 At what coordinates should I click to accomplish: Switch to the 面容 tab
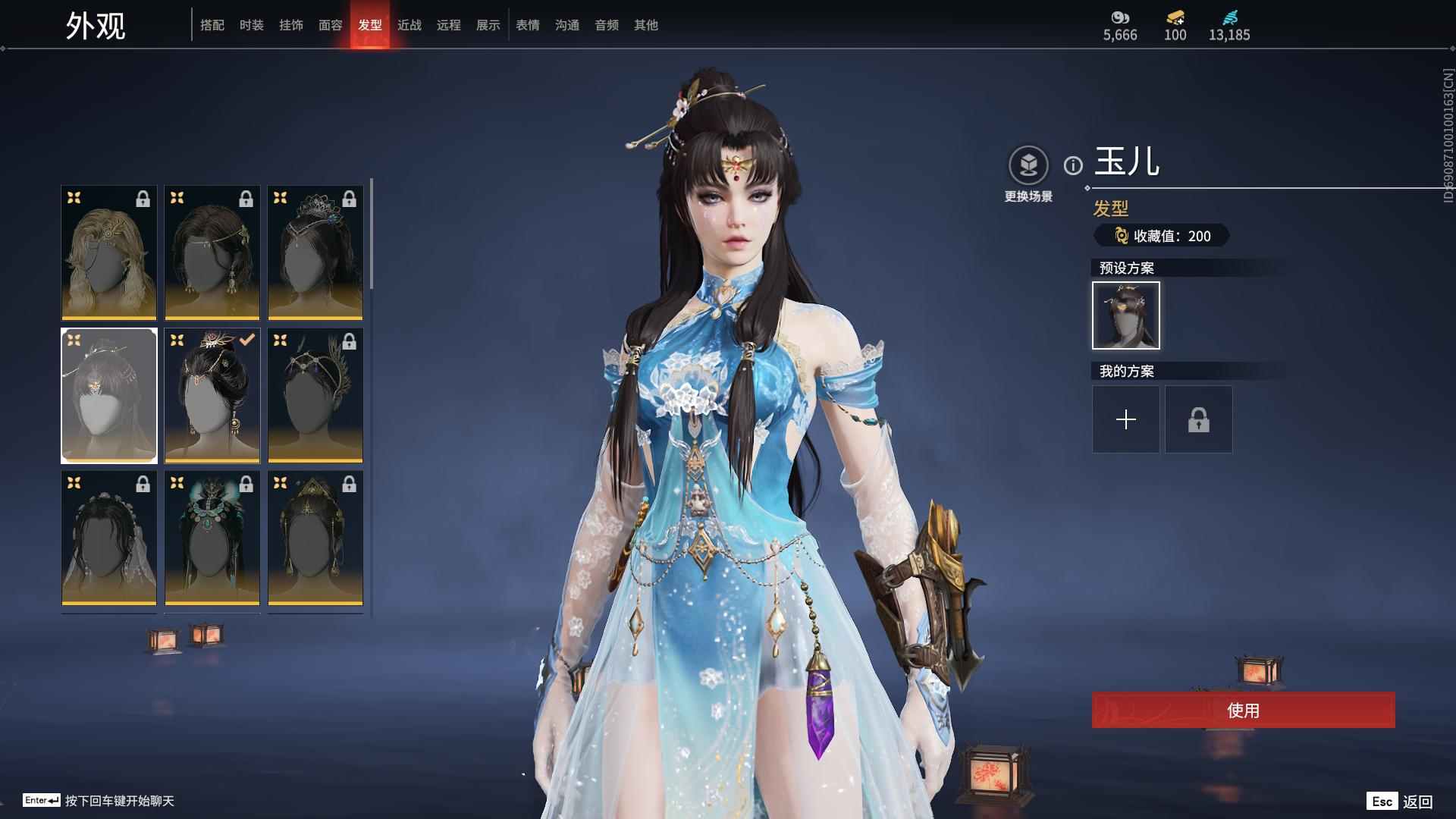point(331,25)
